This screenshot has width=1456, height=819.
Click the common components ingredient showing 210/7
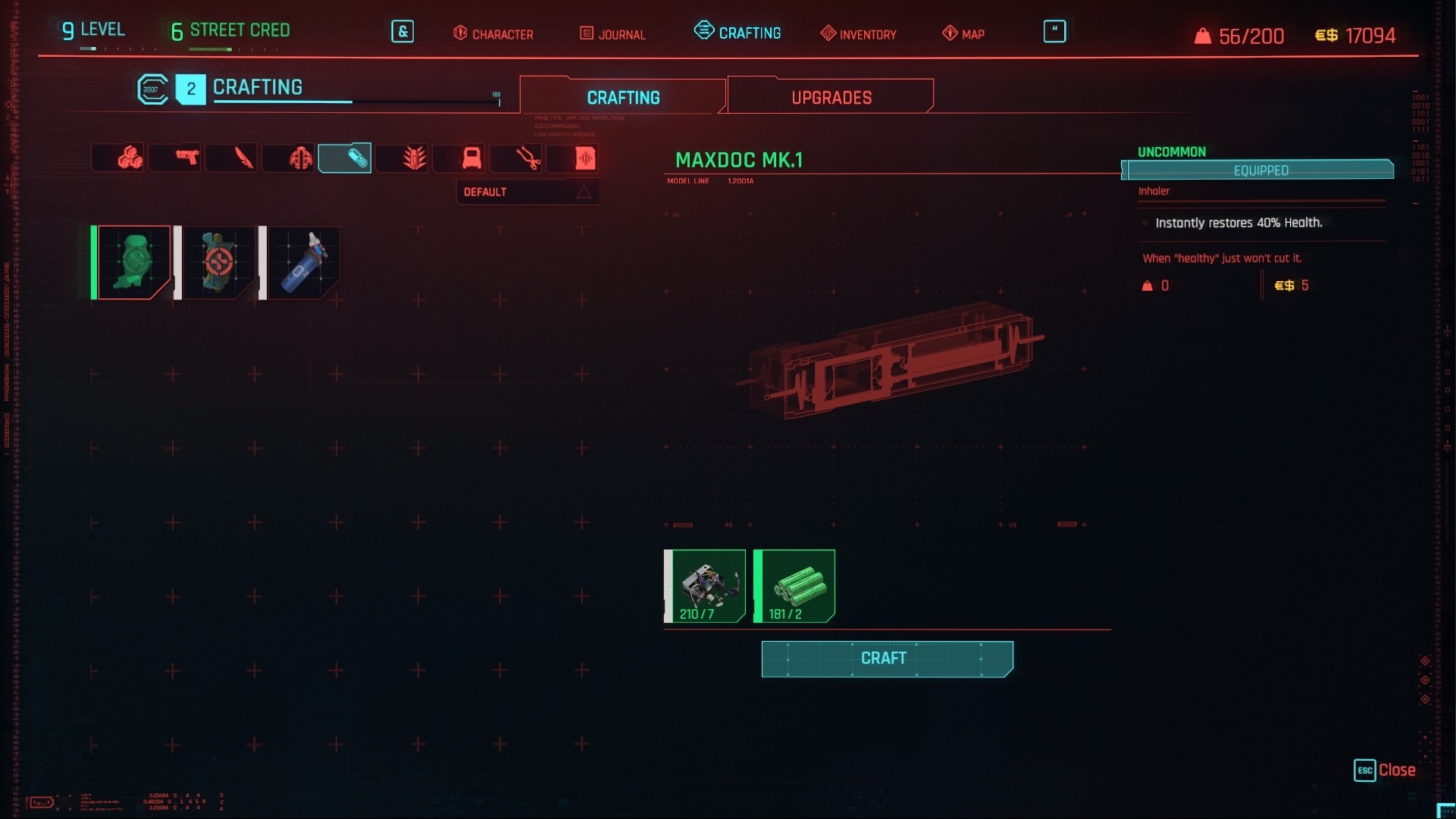[705, 586]
